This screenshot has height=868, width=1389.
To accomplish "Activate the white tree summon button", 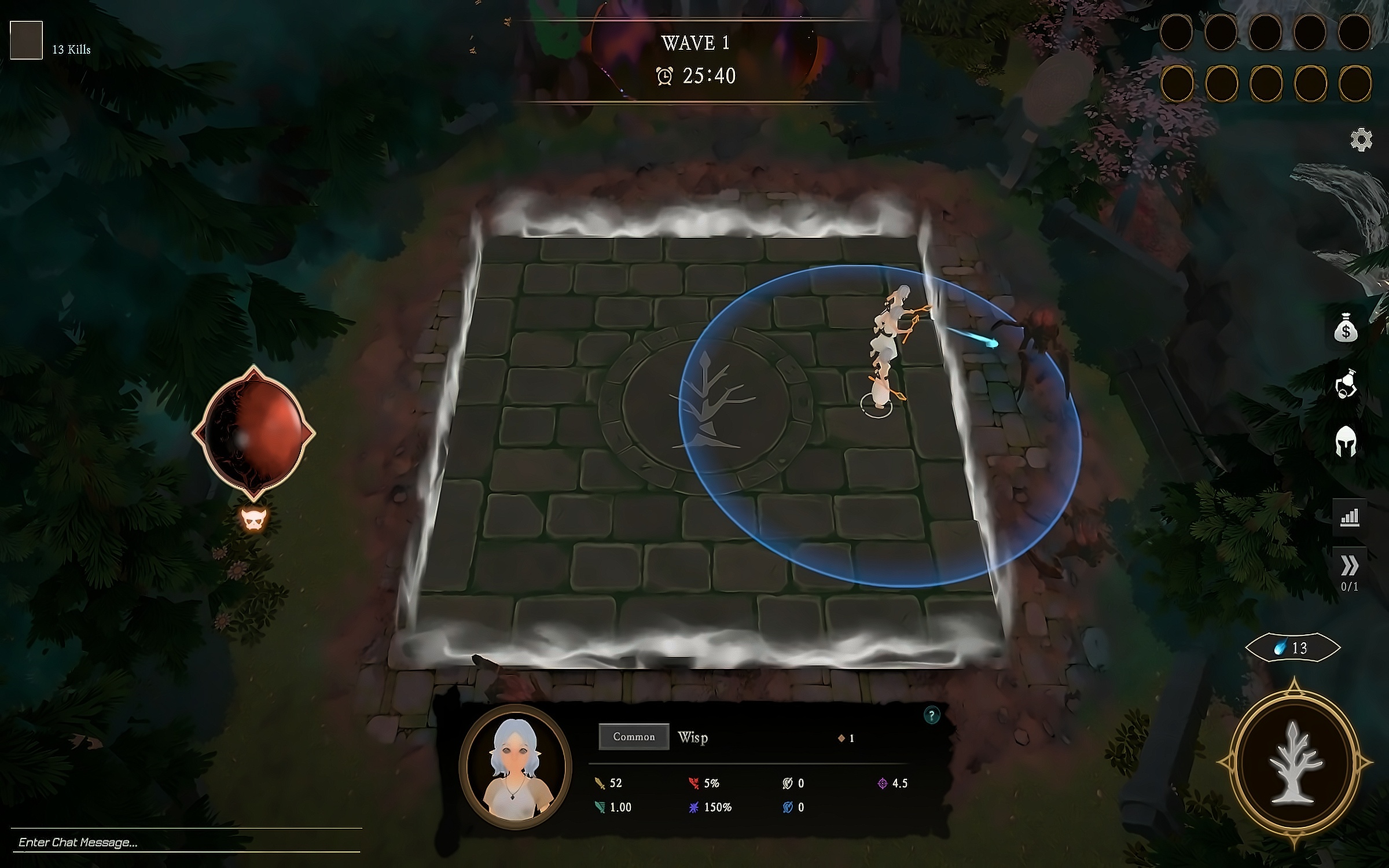I will point(1295,764).
